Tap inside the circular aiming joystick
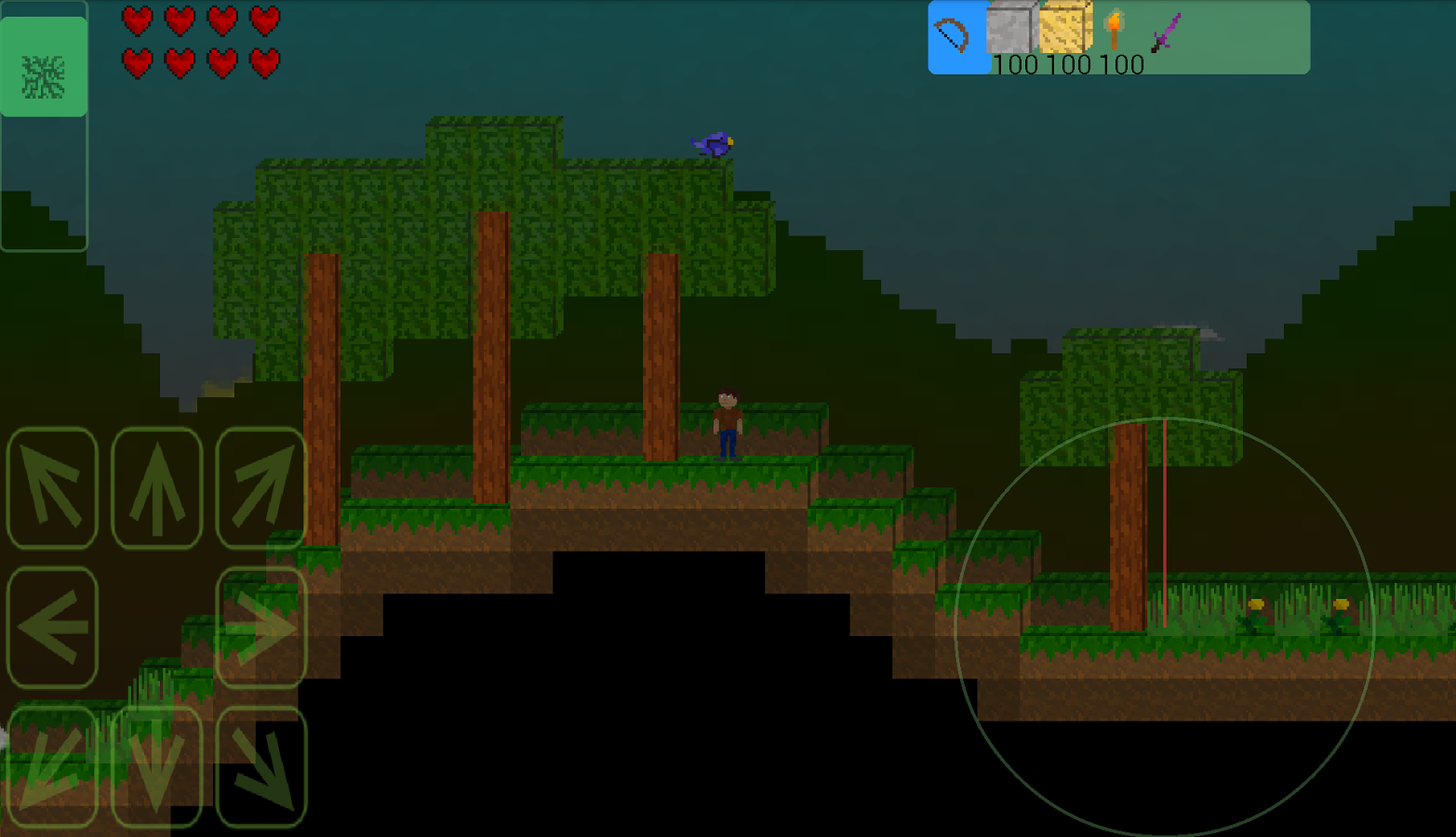The height and width of the screenshot is (837, 1456). (x=1164, y=628)
